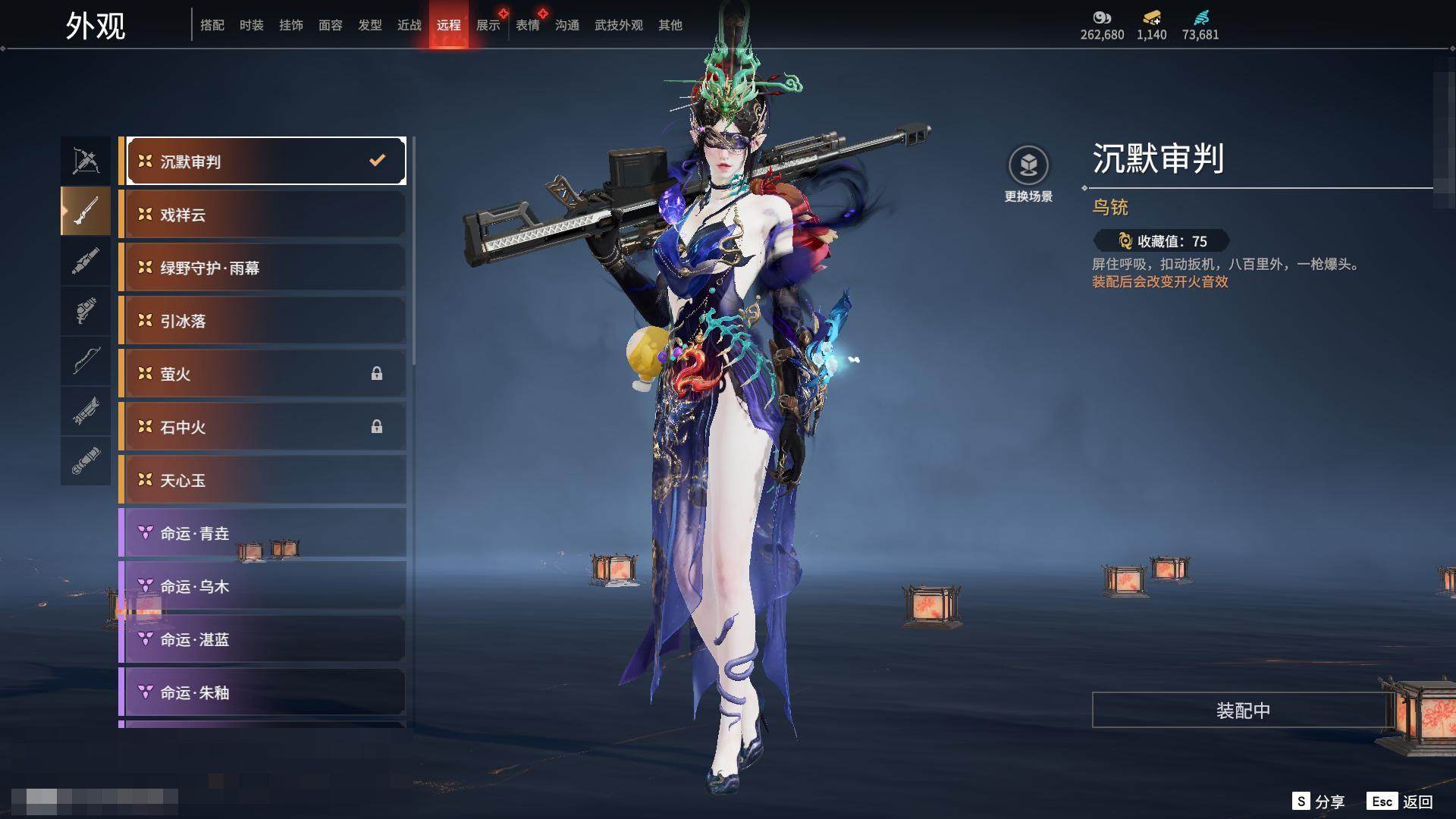Open the 挂饰 tab
This screenshot has width=1456, height=819.
pyautogui.click(x=290, y=25)
